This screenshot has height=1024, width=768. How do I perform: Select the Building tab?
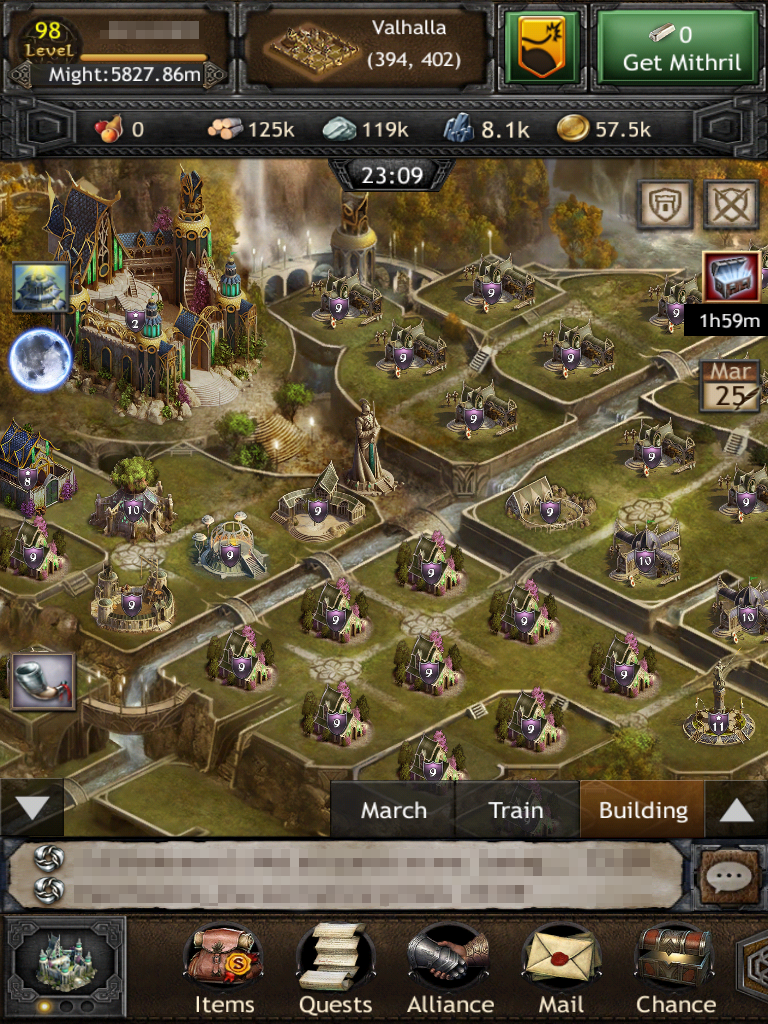pos(642,810)
